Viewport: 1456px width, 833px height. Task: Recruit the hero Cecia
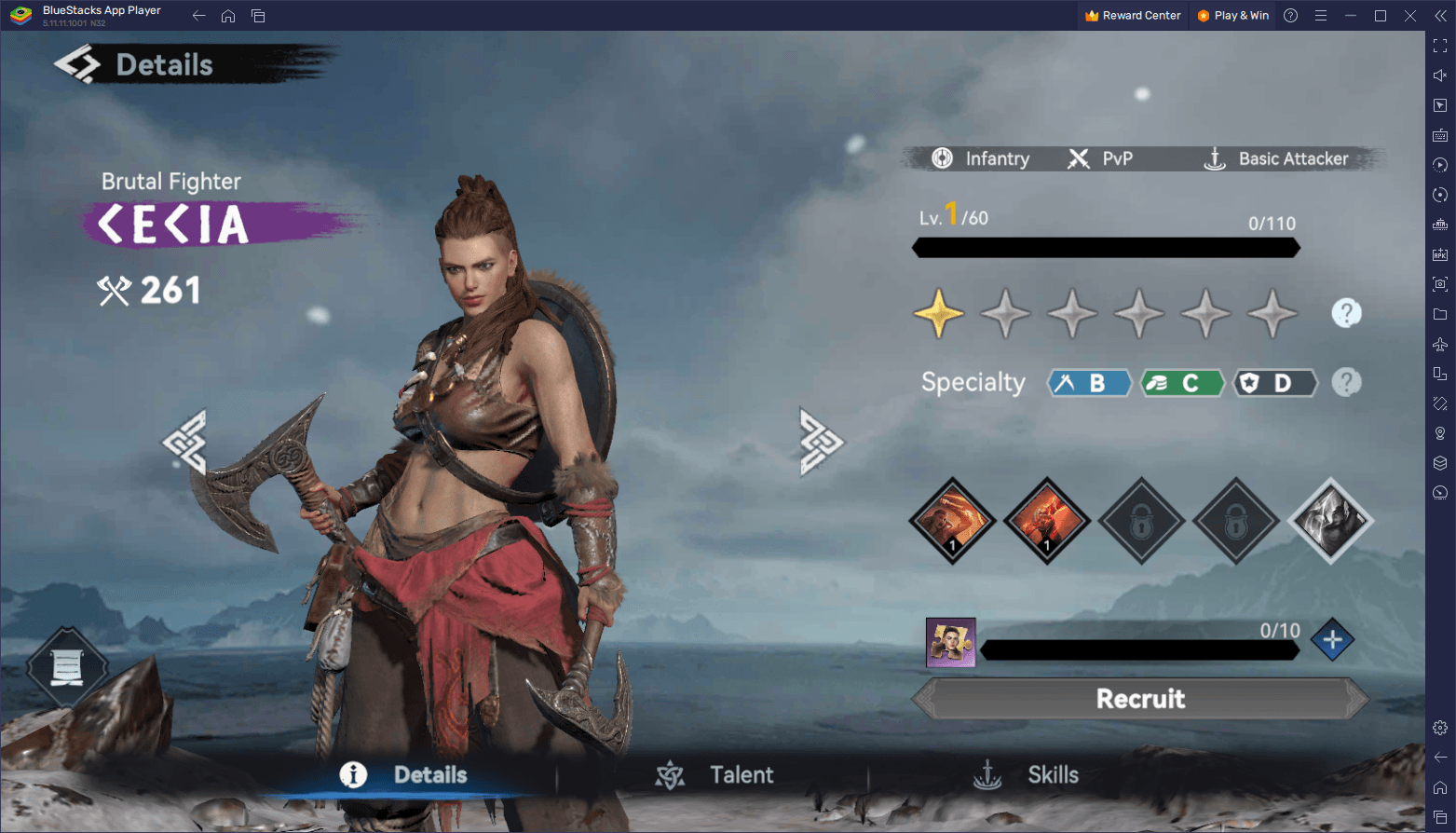pos(1140,699)
